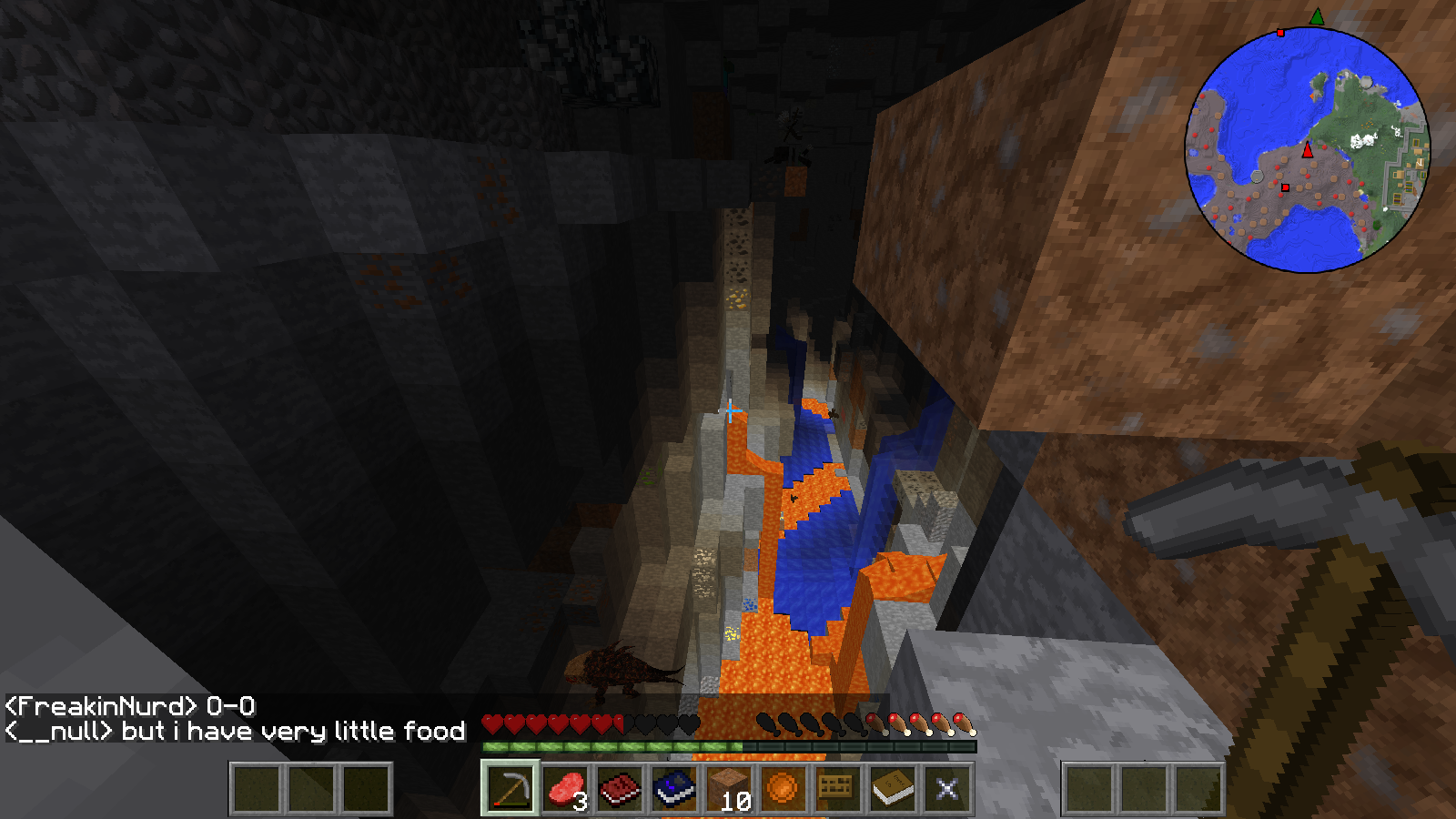The width and height of the screenshot is (1456, 819).
Task: Choose the red book hotbar slot
Action: tap(621, 788)
